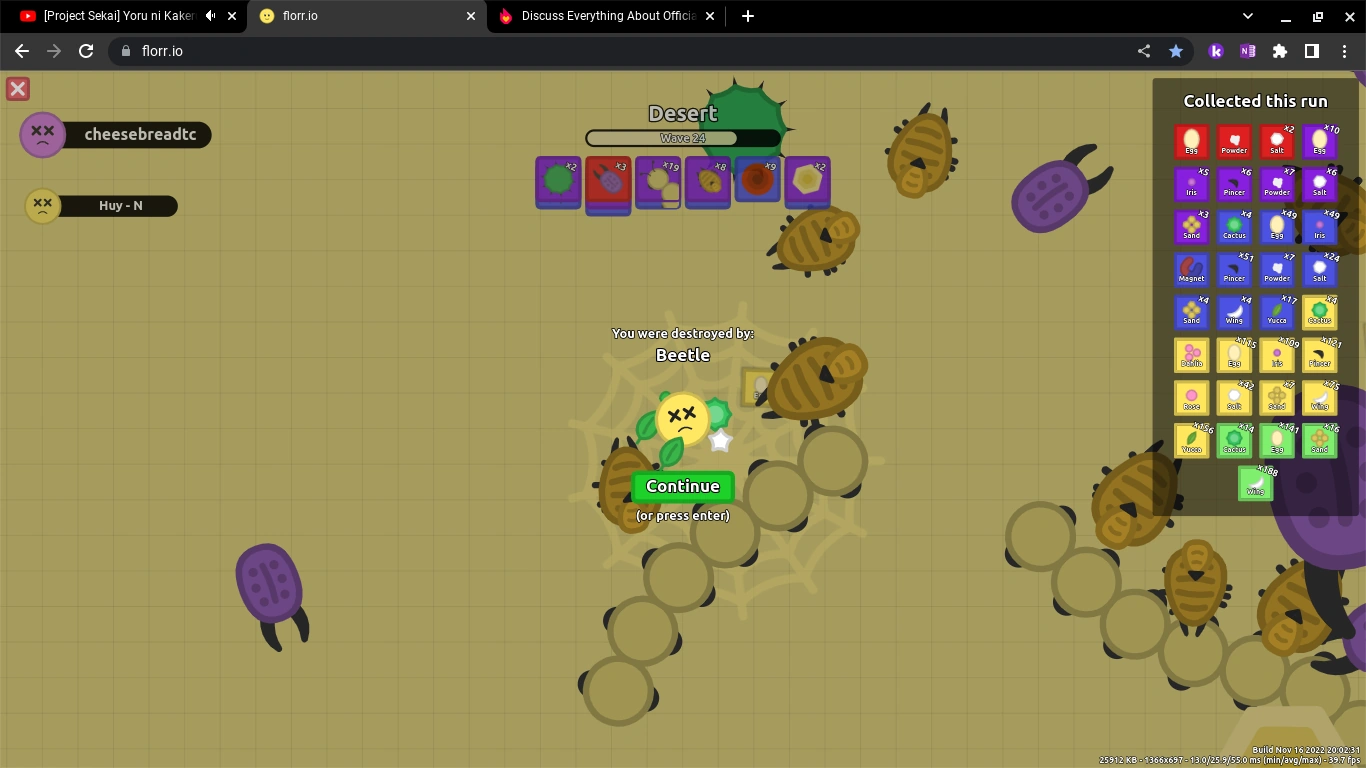Select the green Cactus petal x141 row
This screenshot has width=1366, height=768.
point(1234,441)
